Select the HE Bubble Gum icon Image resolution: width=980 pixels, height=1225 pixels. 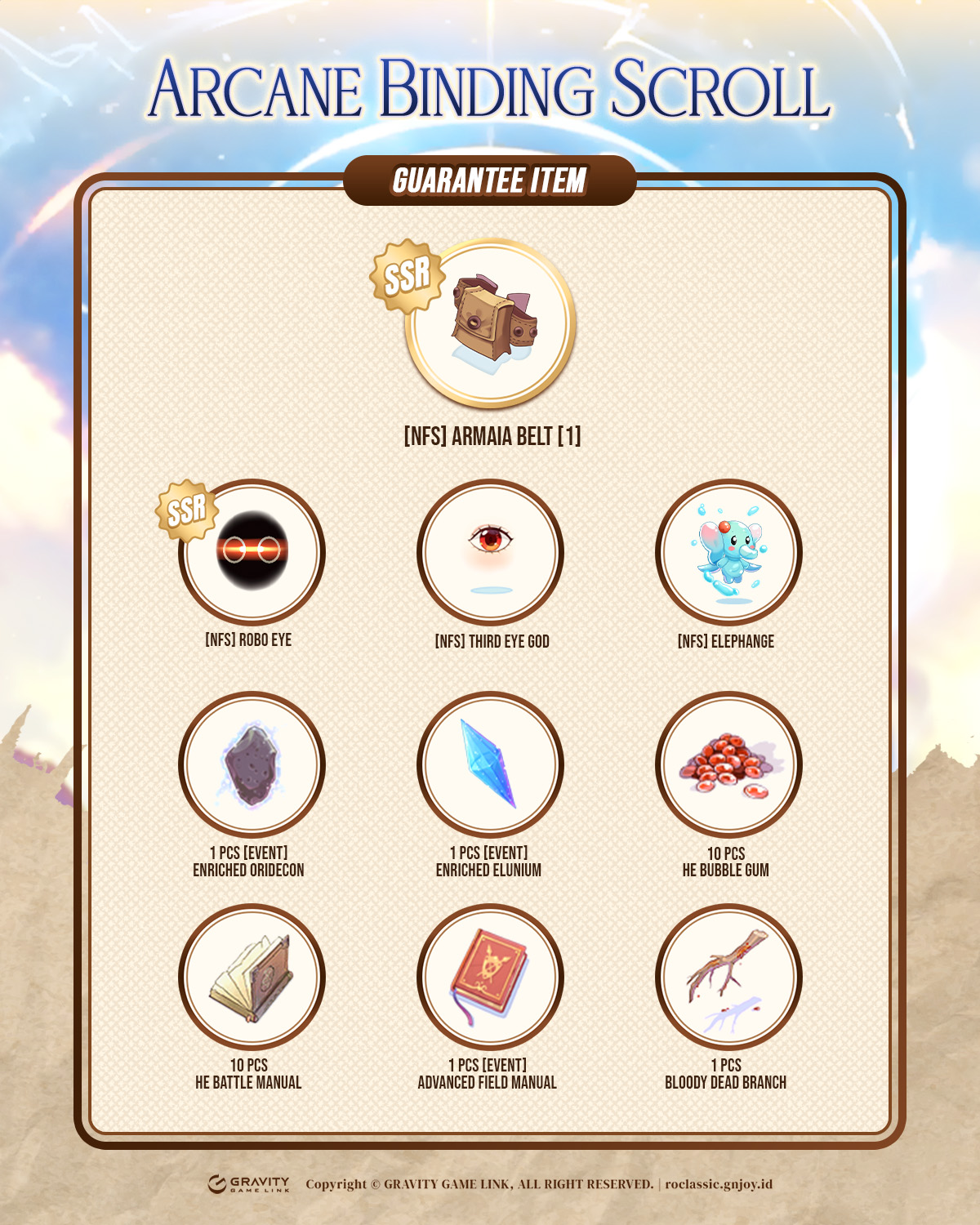[728, 765]
